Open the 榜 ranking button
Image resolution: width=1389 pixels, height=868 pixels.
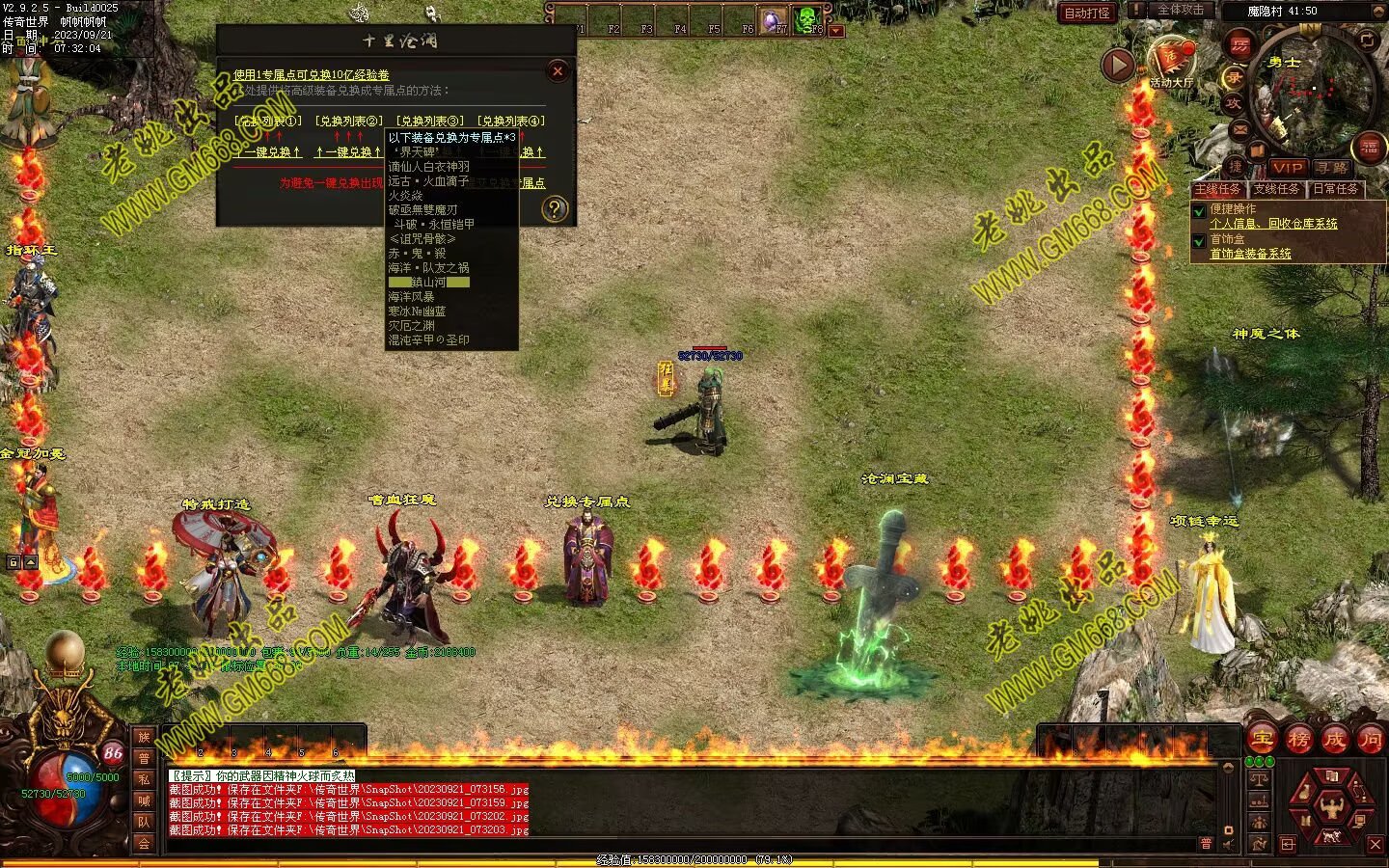click(1298, 740)
